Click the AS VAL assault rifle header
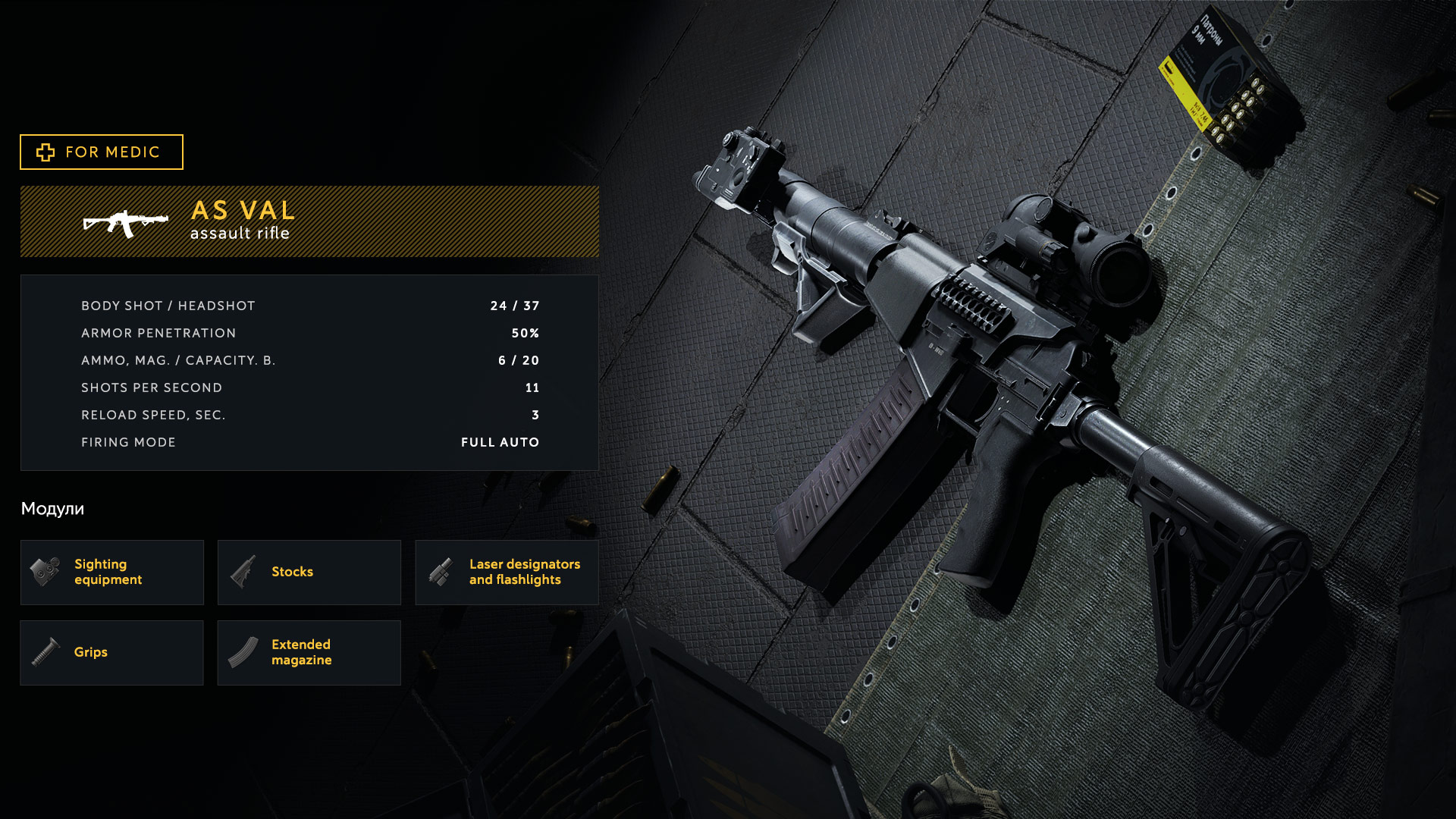This screenshot has height=819, width=1456. tap(309, 221)
